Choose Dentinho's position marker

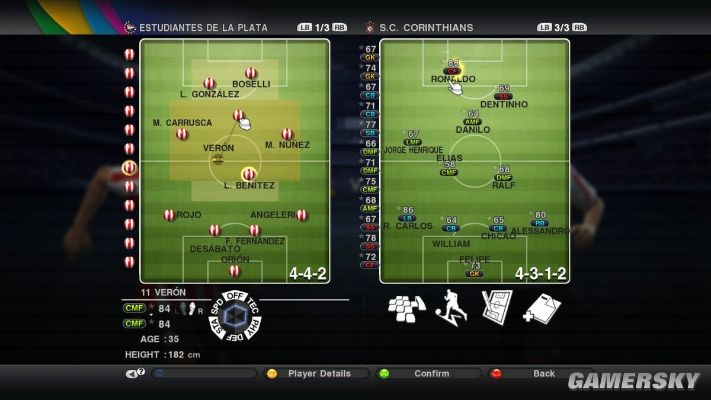click(x=504, y=95)
